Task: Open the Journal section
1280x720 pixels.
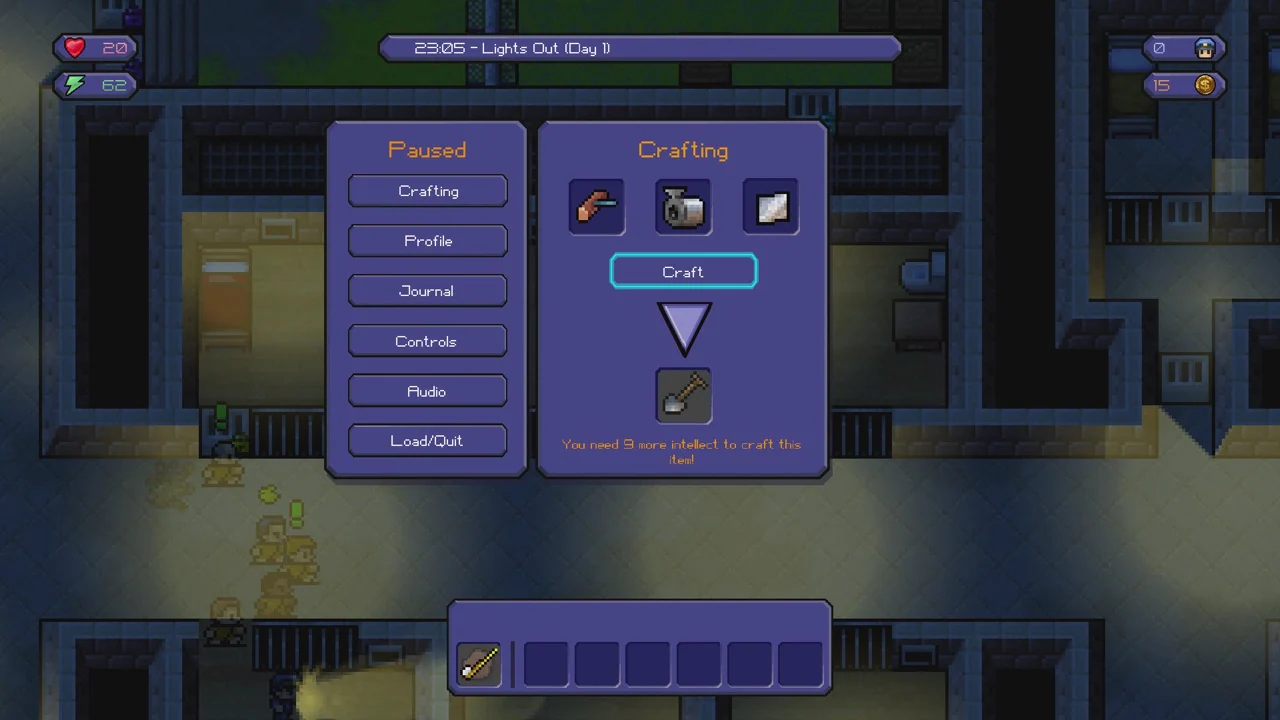Action: 427,291
